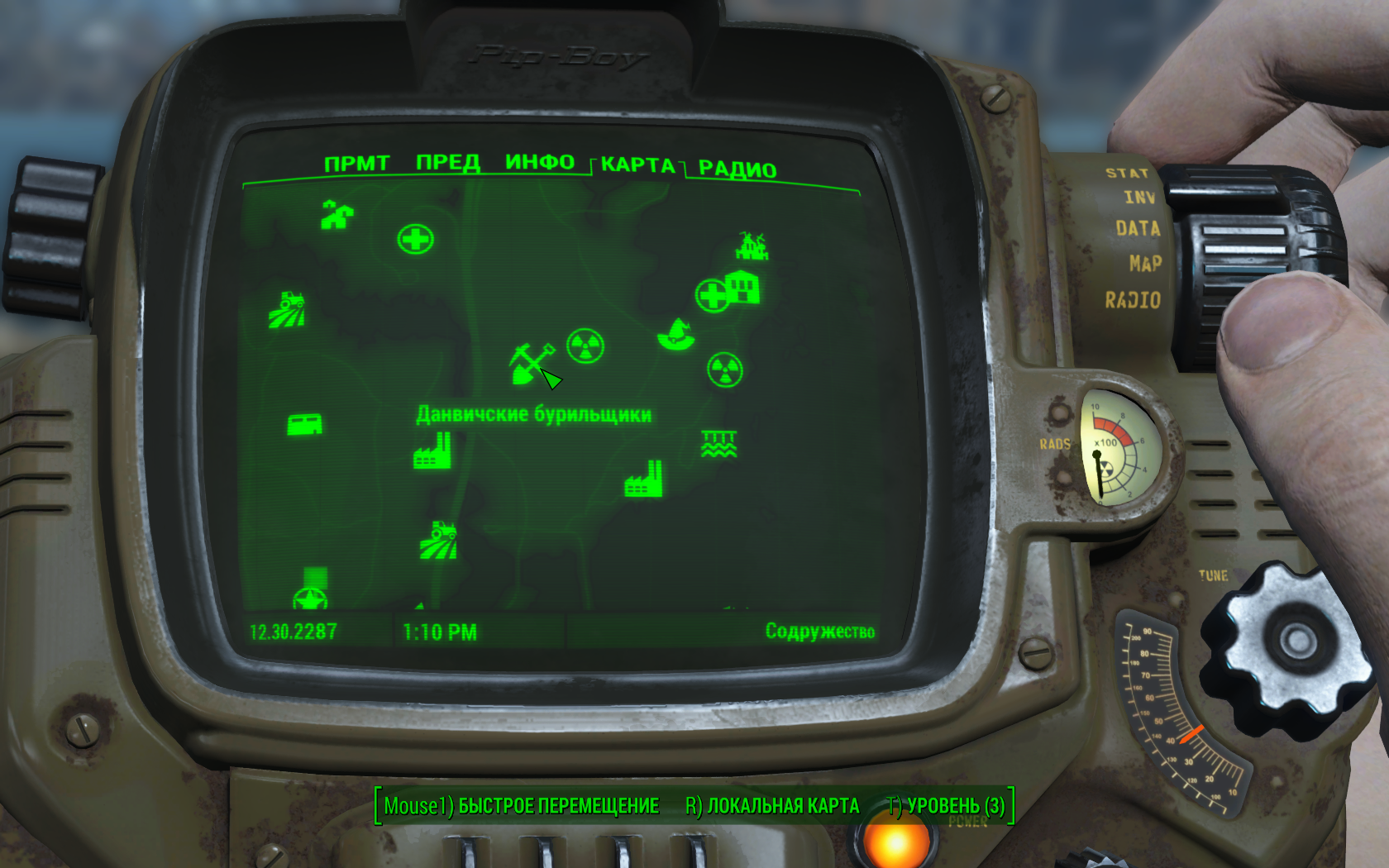Activate БЫСТРОЕ ПЕРЕМЕЩЕНИЕ fast travel button
This screenshot has width=1389, height=868.
(521, 806)
